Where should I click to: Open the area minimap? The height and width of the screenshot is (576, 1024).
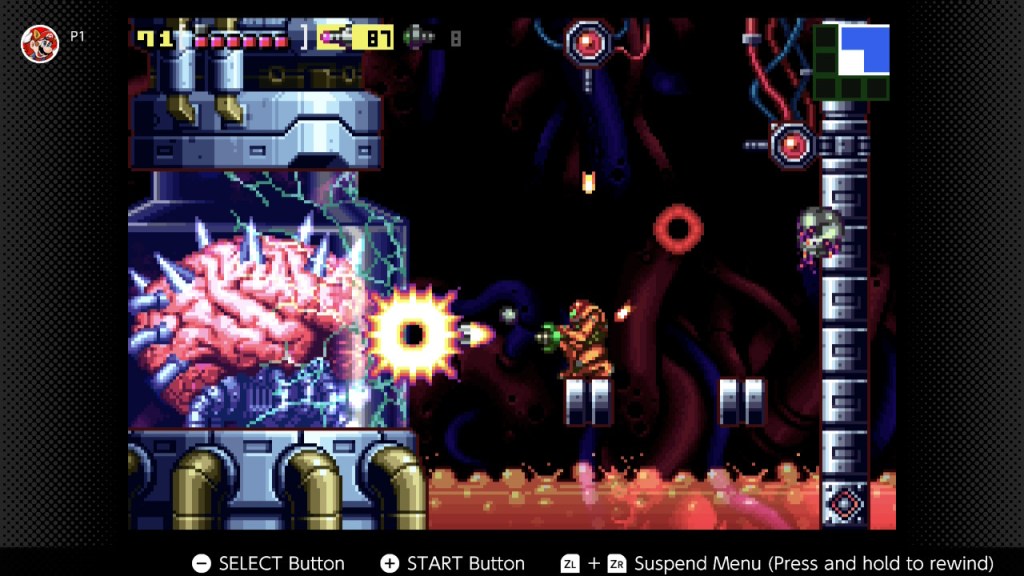(851, 61)
